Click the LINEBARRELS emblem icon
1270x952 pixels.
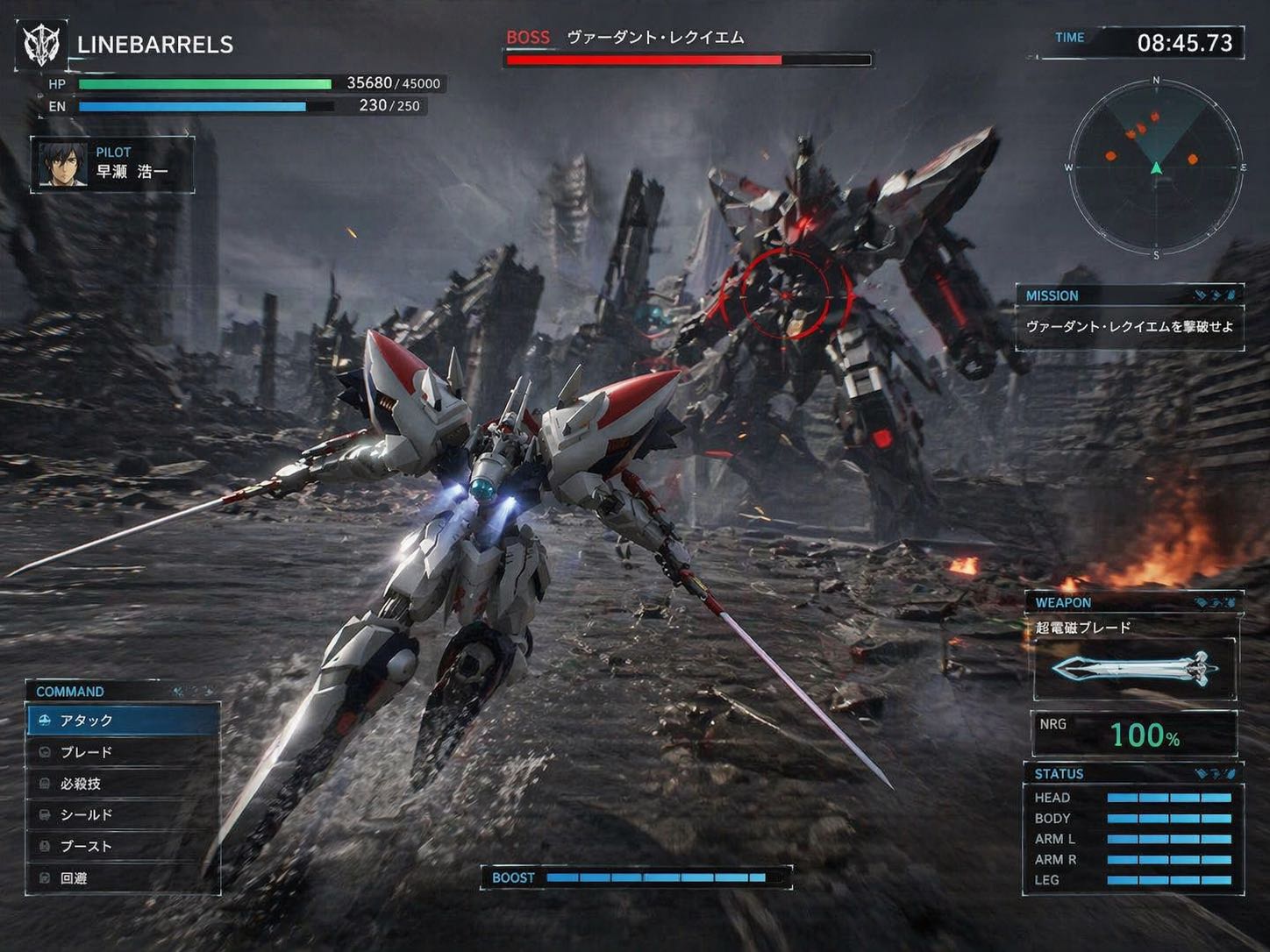click(41, 44)
